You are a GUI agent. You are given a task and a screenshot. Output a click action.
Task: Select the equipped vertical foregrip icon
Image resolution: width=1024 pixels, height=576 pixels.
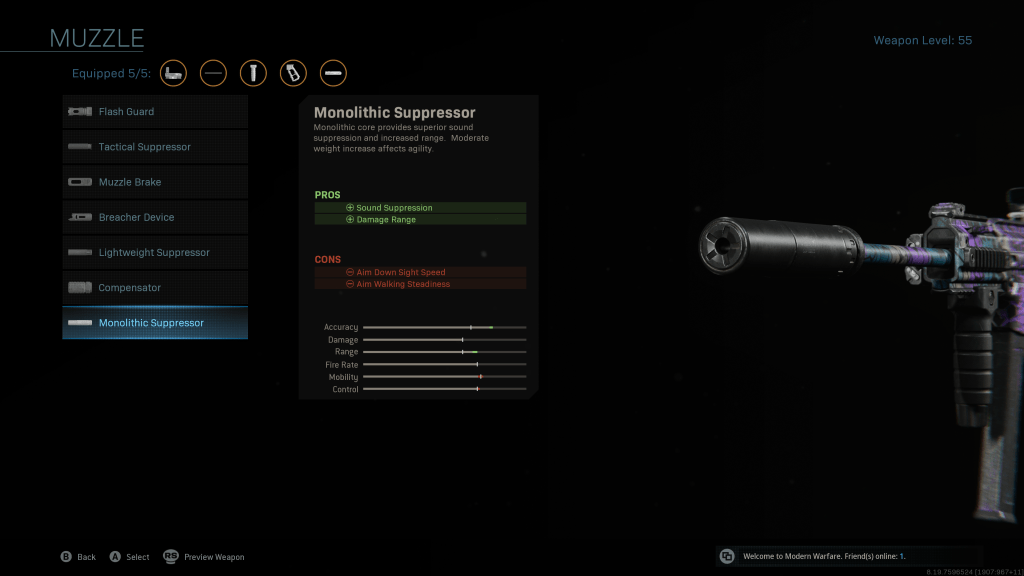coord(253,73)
